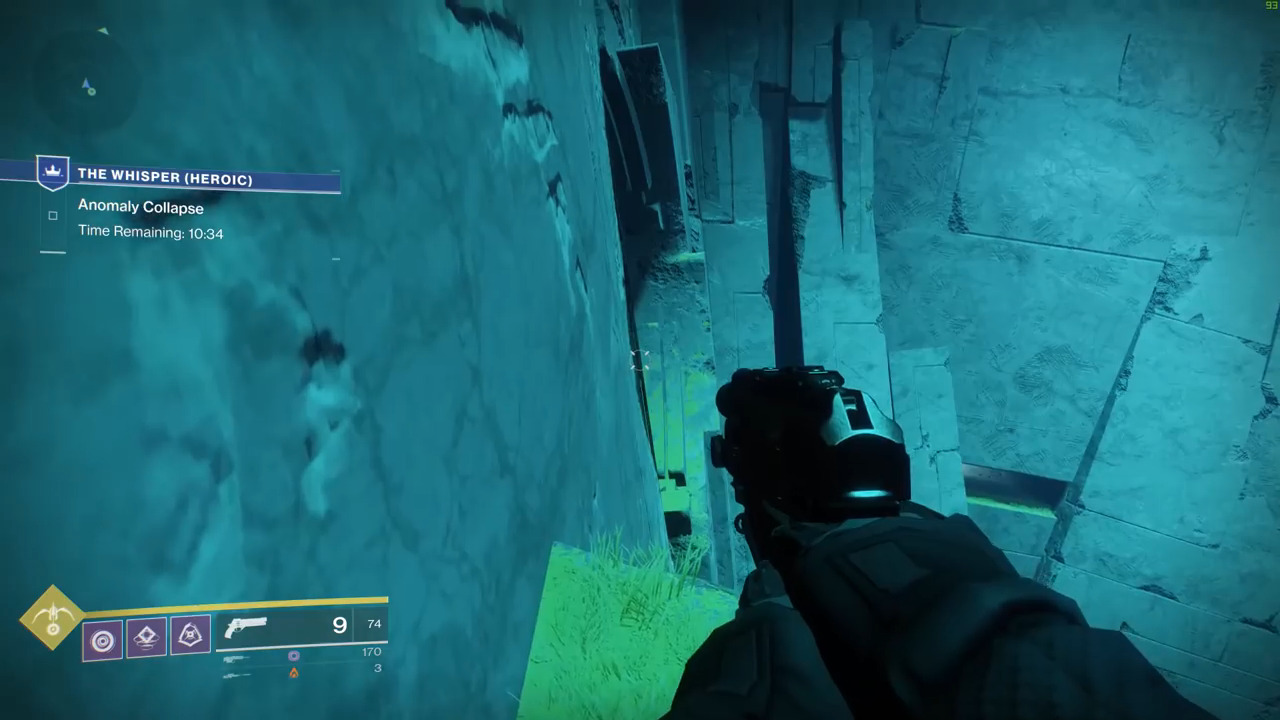Activate the hooded class ability icon
This screenshot has height=720, width=1280.
[190, 635]
